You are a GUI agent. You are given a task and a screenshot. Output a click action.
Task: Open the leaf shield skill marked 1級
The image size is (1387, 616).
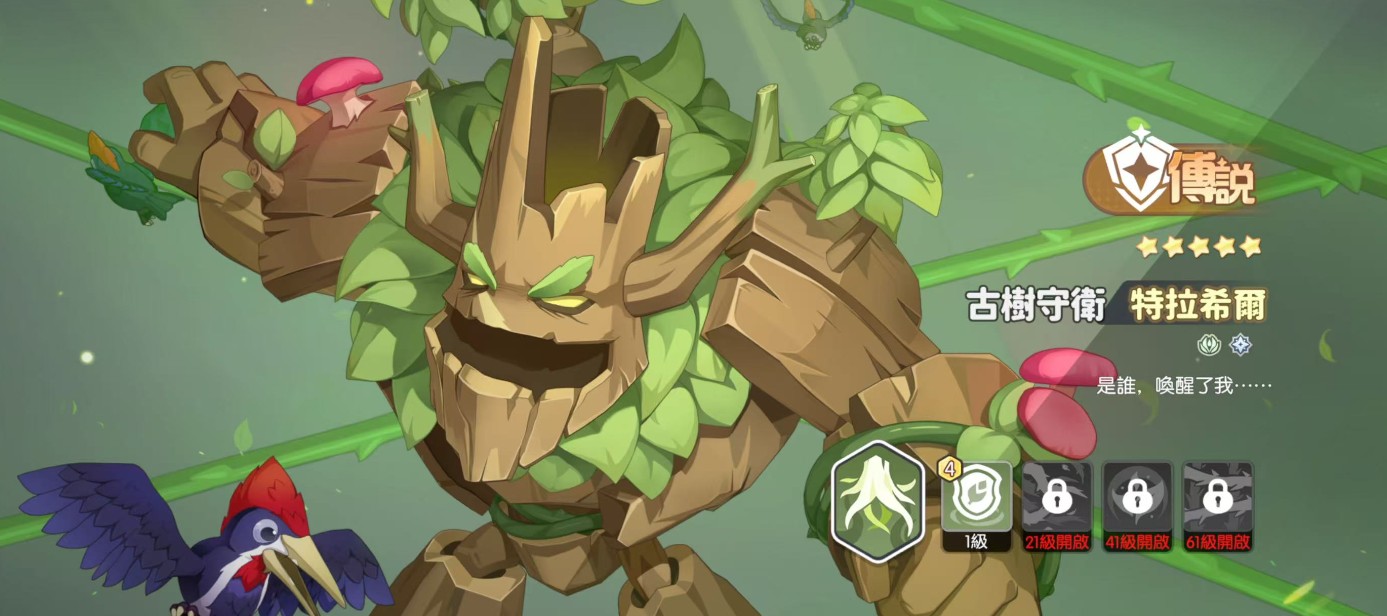tap(977, 498)
